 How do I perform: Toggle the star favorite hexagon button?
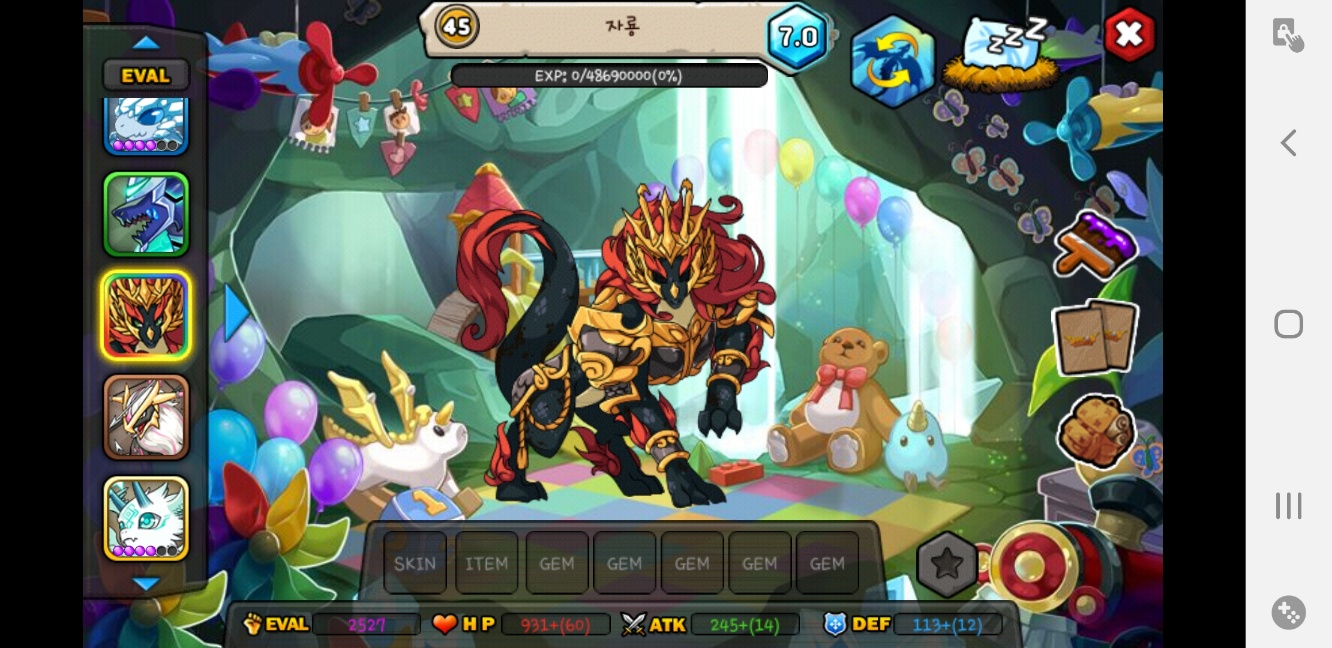click(x=946, y=564)
